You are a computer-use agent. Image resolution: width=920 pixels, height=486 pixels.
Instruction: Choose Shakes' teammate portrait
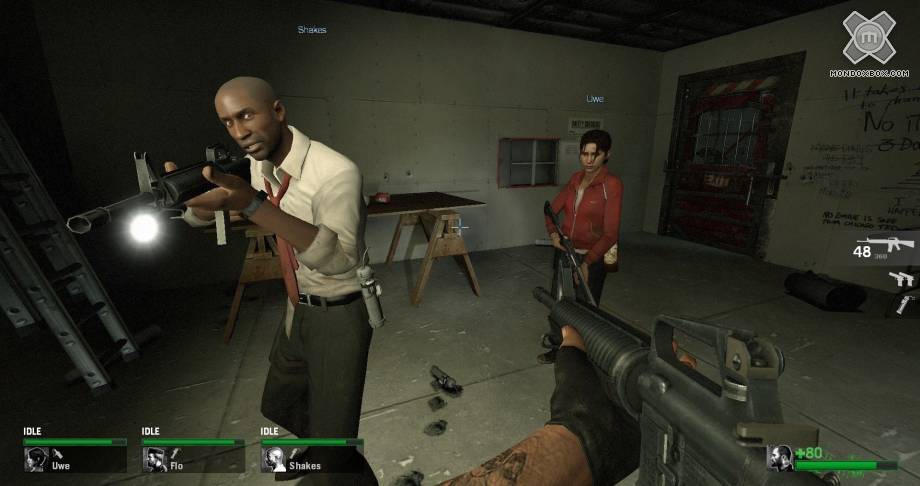point(274,459)
